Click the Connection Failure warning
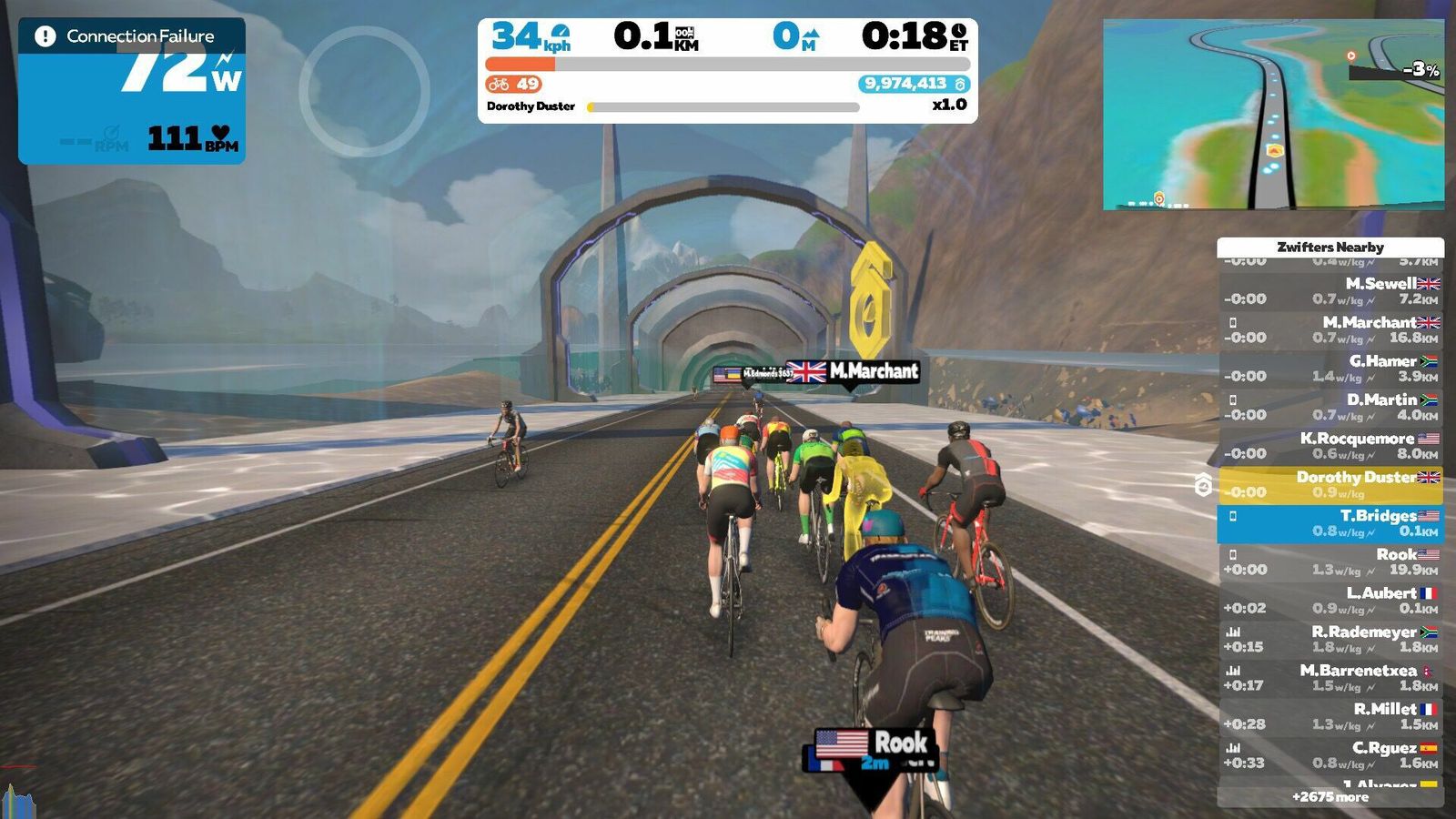The image size is (1456, 819). 131,36
